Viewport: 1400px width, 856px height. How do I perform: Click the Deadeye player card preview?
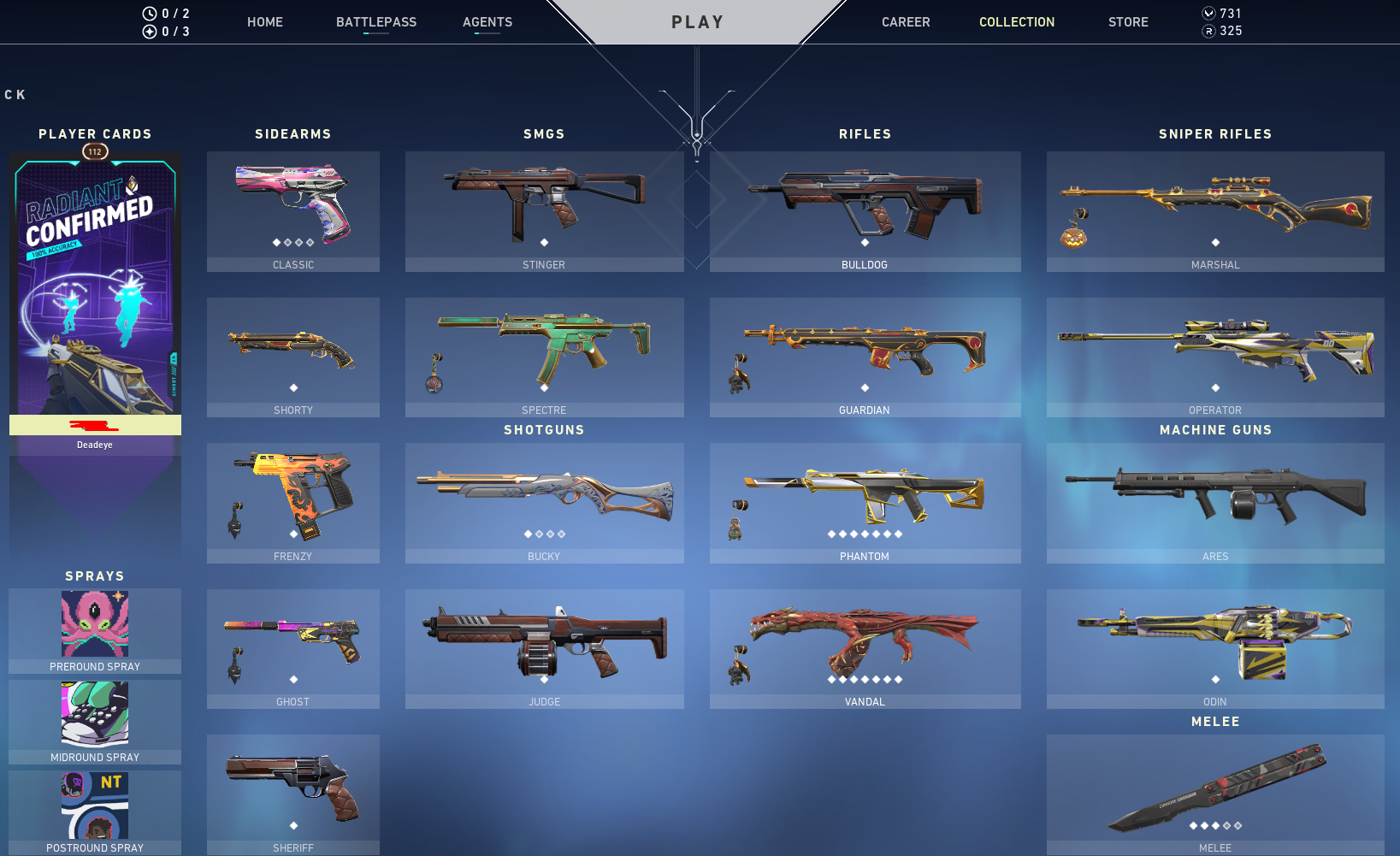[95, 282]
